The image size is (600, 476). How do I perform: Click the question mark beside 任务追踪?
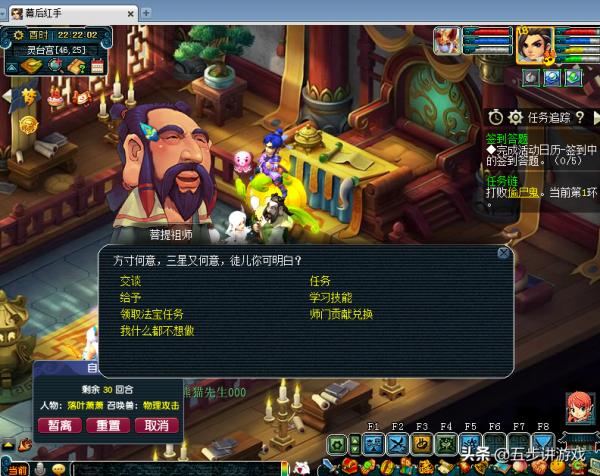[579, 117]
